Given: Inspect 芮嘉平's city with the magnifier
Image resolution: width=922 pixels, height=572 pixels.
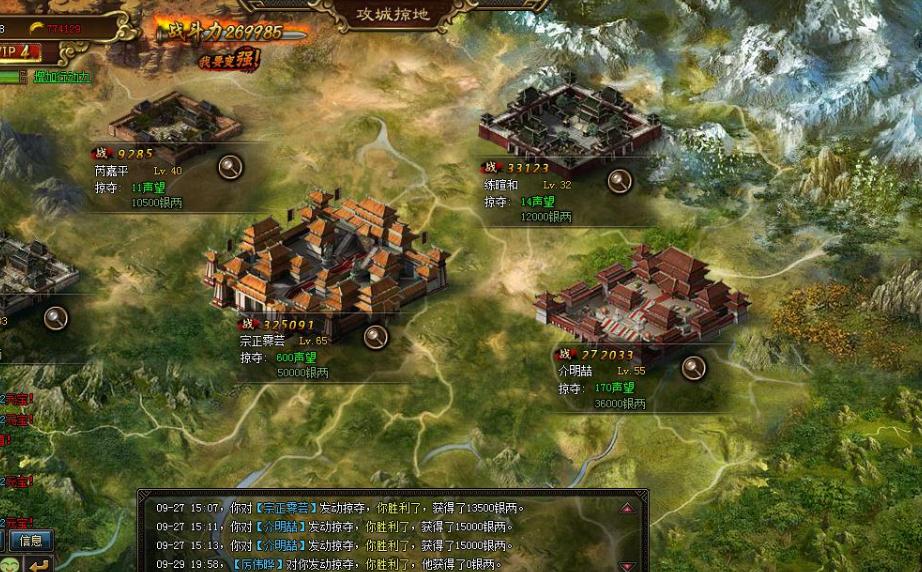Looking at the screenshot, I should [231, 167].
